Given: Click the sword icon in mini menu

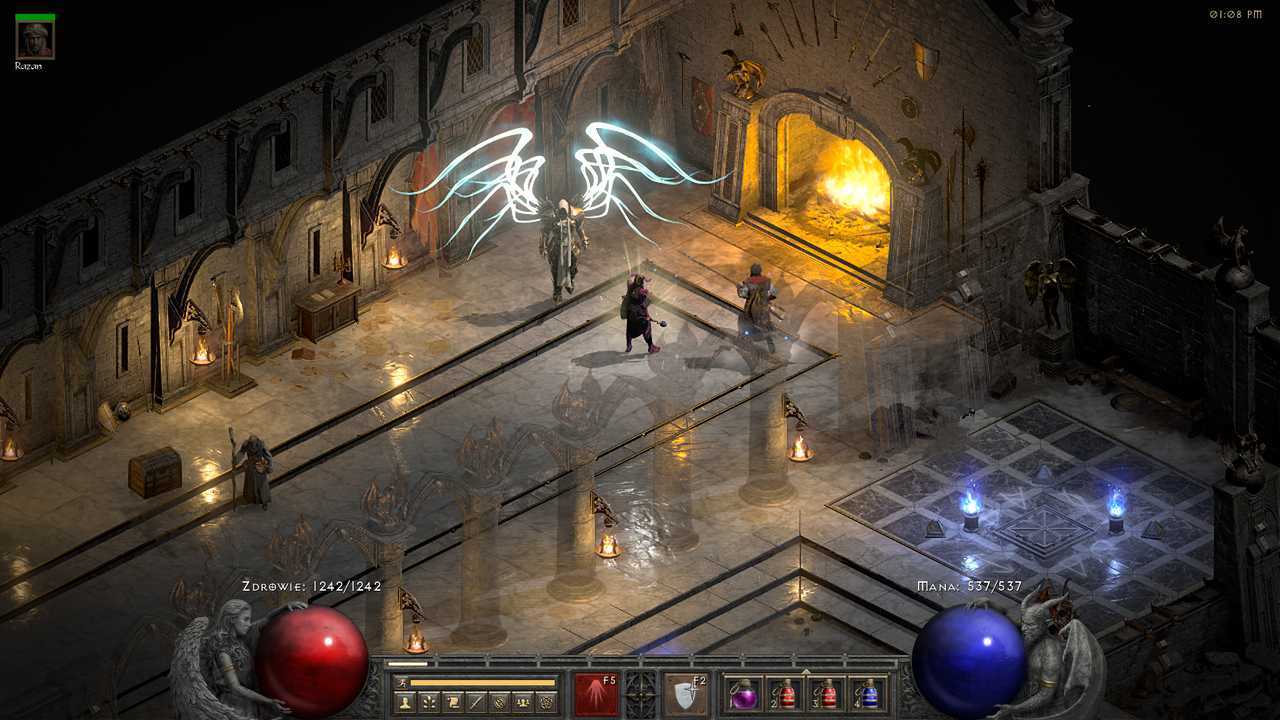Looking at the screenshot, I should pyautogui.click(x=474, y=702).
